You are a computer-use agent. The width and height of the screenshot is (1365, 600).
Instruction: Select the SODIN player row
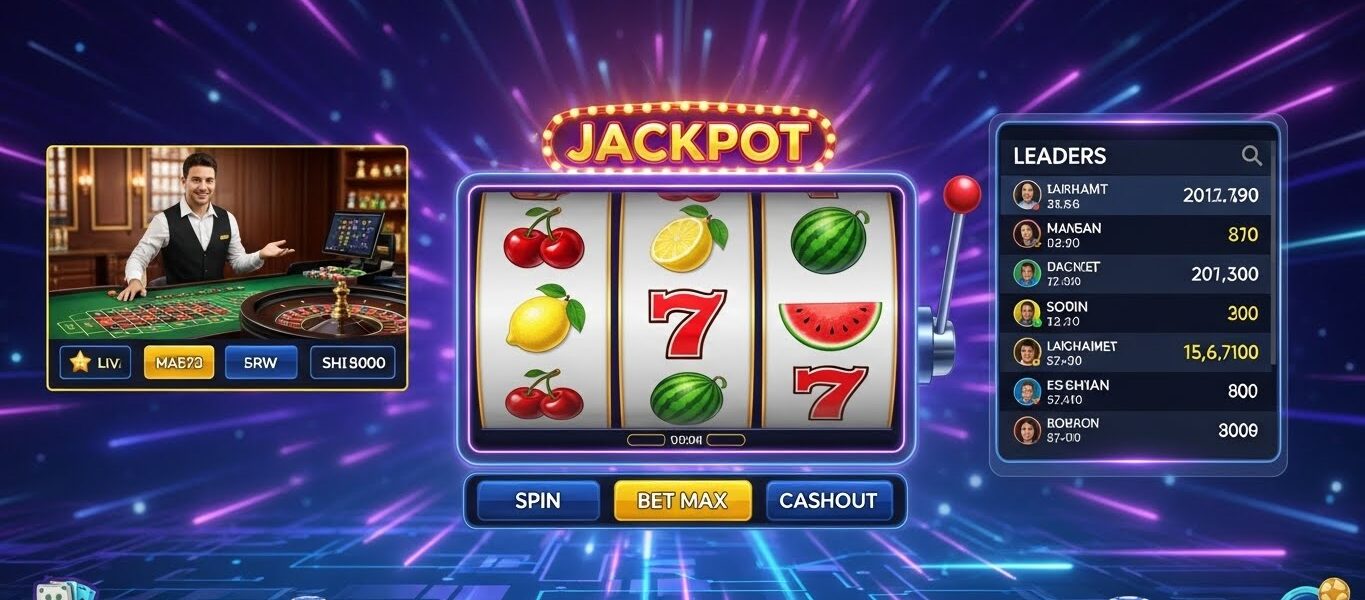(1136, 313)
